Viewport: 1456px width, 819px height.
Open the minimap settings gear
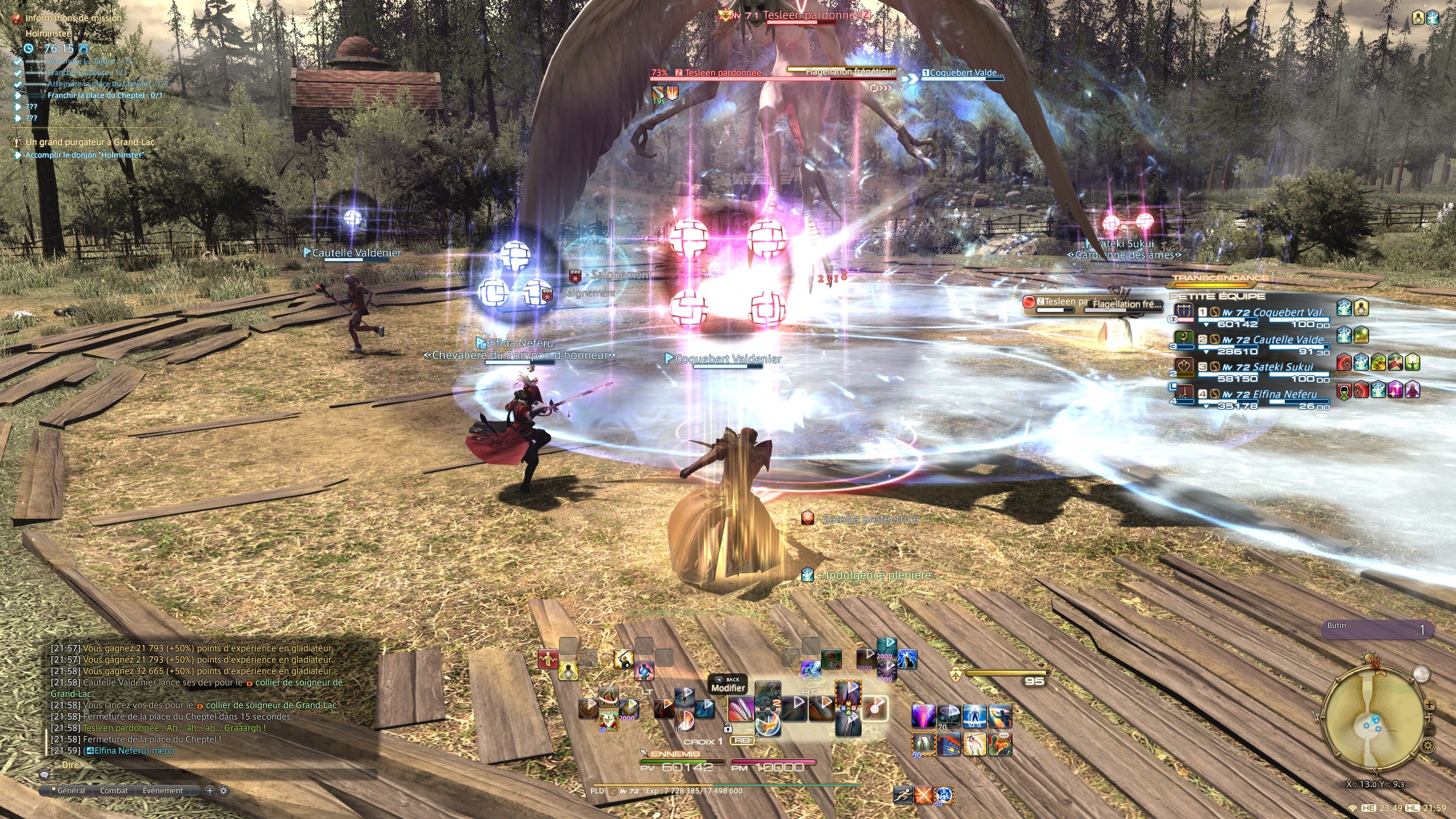pos(1426,745)
